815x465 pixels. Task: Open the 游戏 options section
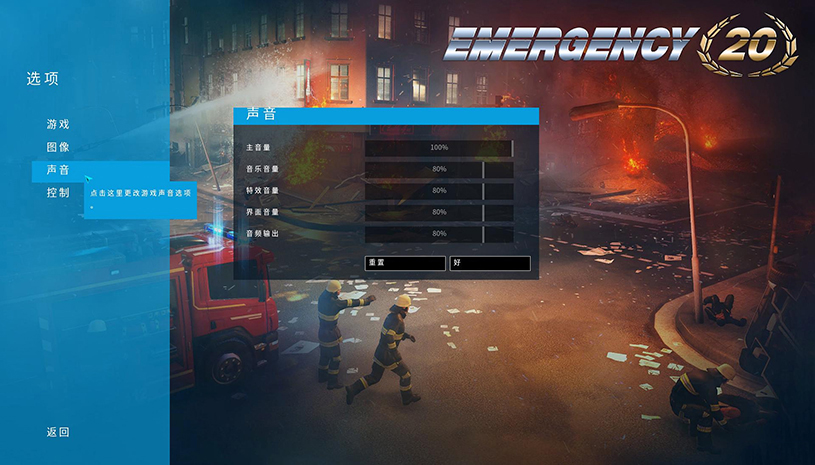pyautogui.click(x=58, y=125)
